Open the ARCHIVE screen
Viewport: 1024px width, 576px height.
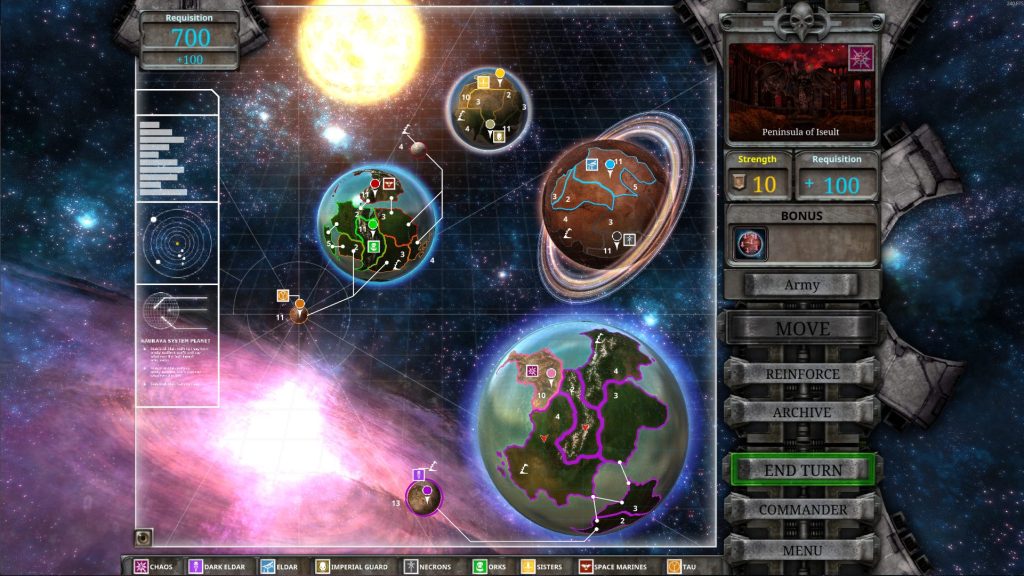[x=802, y=412]
